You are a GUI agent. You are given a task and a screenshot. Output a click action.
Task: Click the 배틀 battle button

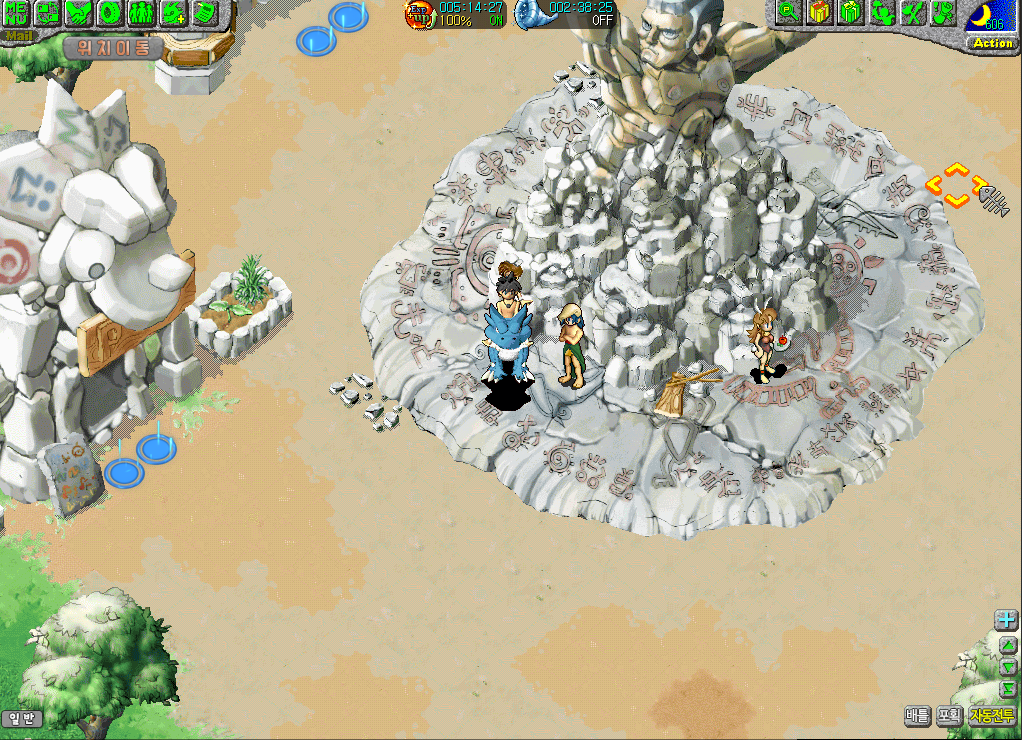pyautogui.click(x=917, y=716)
